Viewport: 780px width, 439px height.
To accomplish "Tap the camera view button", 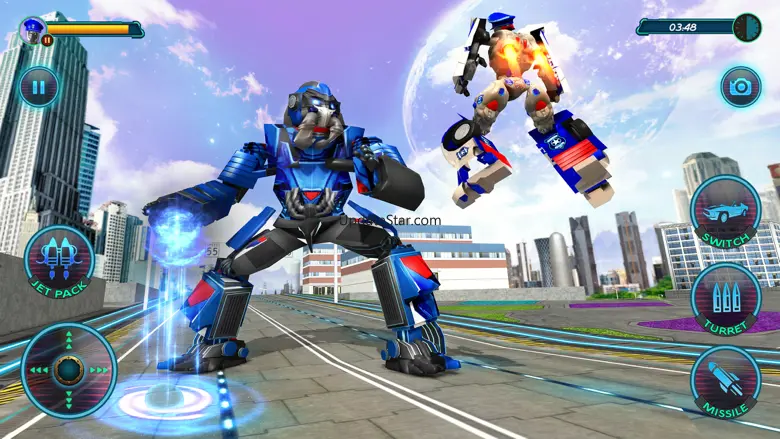I will coord(741,87).
